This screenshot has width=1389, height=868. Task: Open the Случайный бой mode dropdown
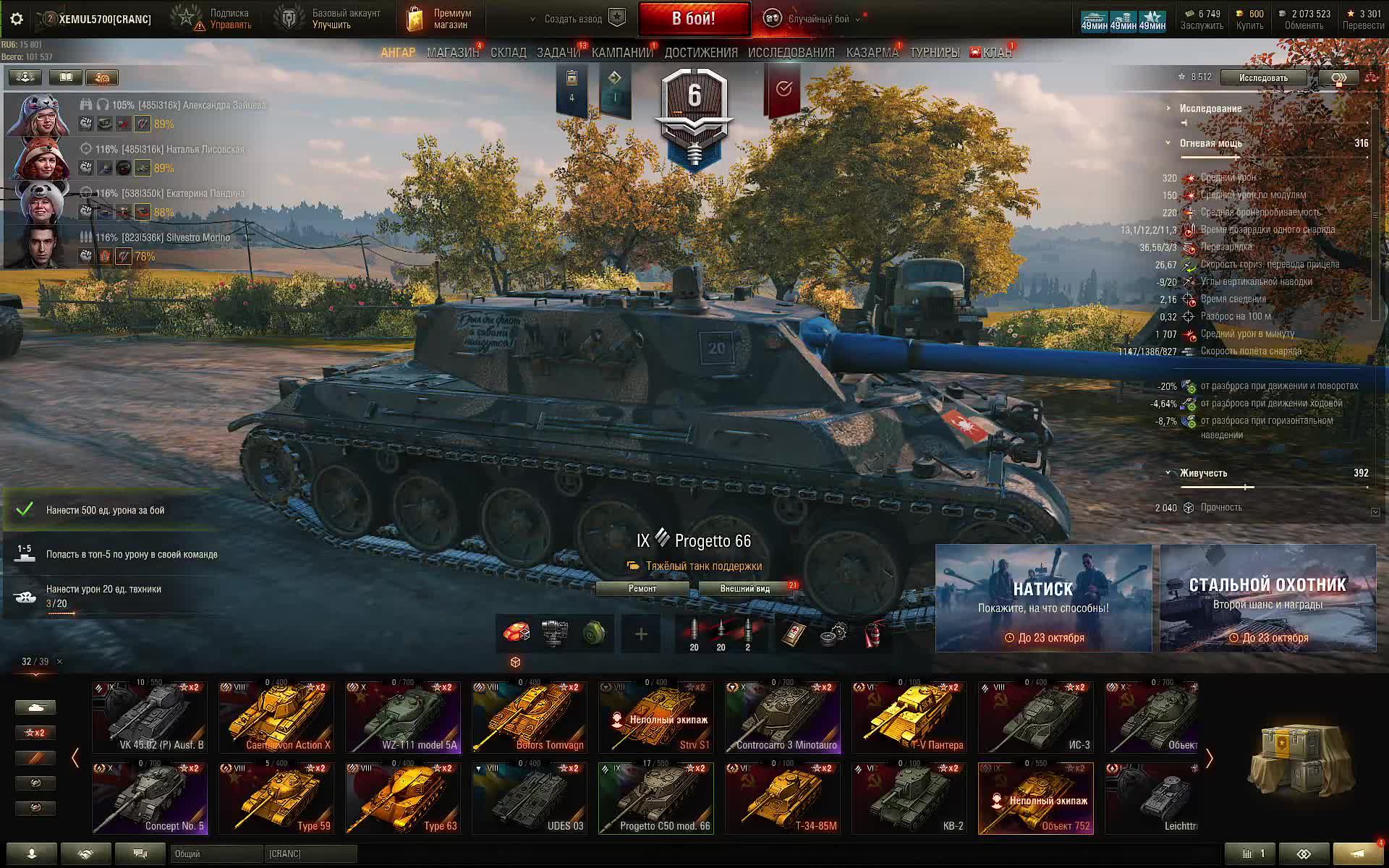tap(817, 19)
